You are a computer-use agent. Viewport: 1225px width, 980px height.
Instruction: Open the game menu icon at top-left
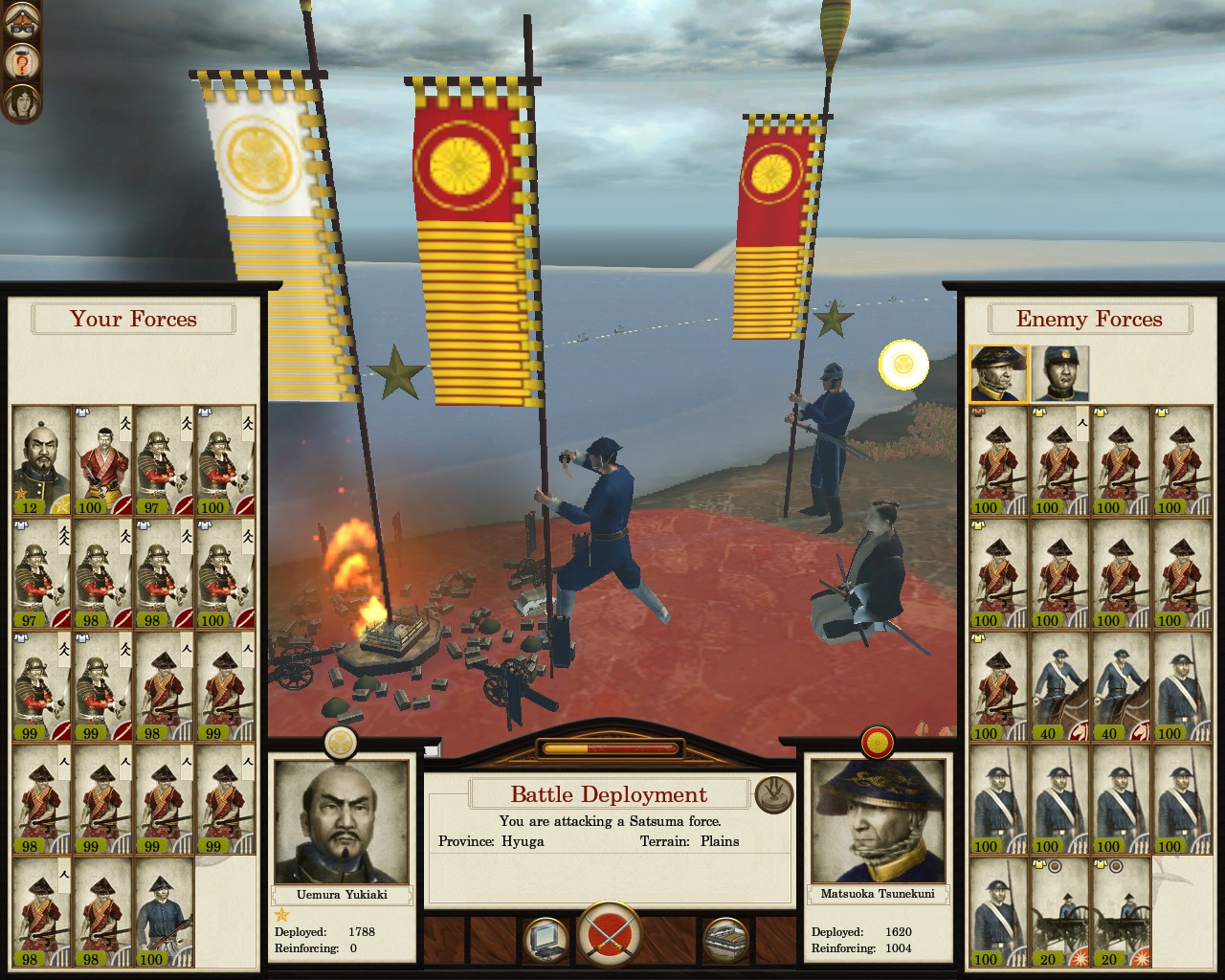point(21,26)
